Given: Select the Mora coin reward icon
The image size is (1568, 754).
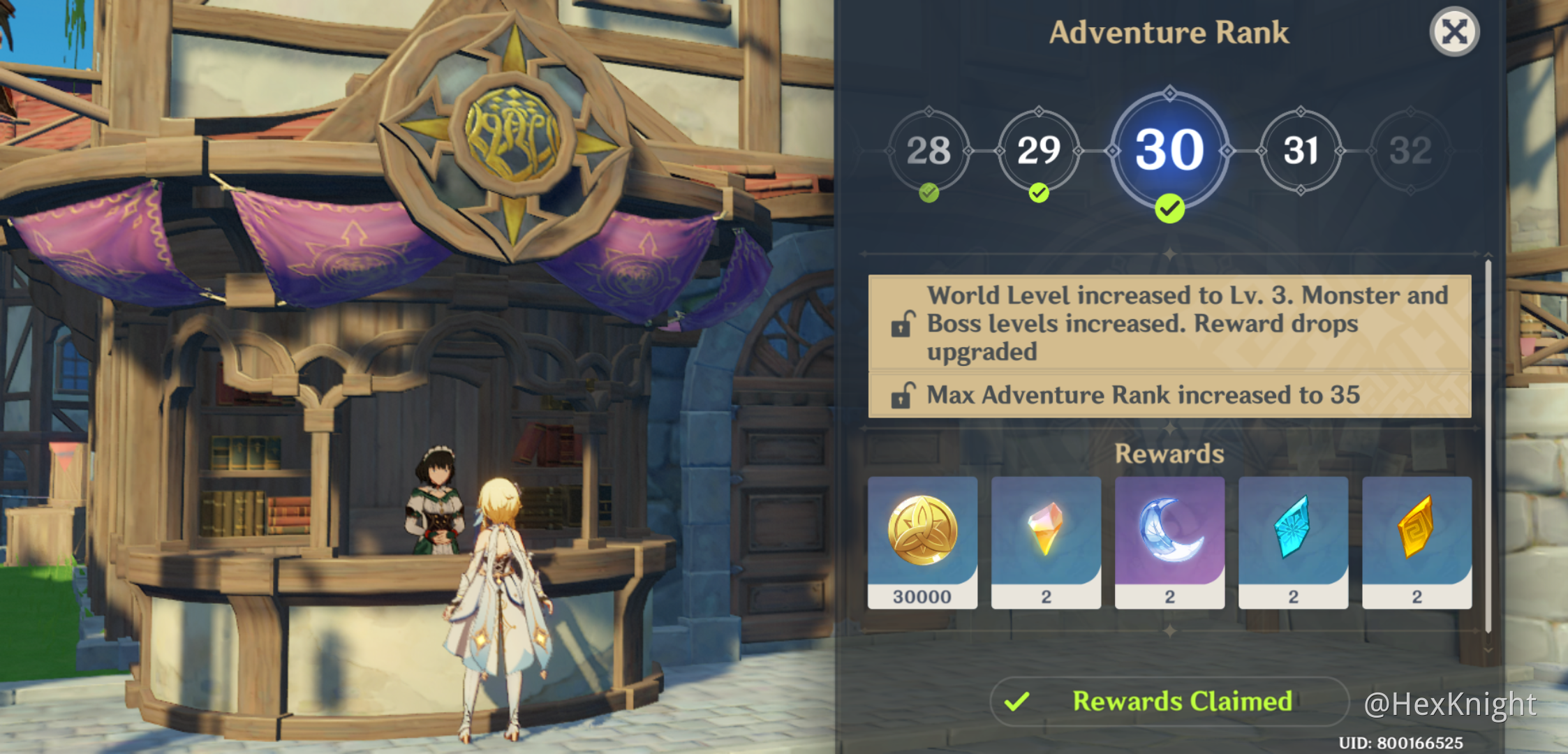Looking at the screenshot, I should click(923, 533).
